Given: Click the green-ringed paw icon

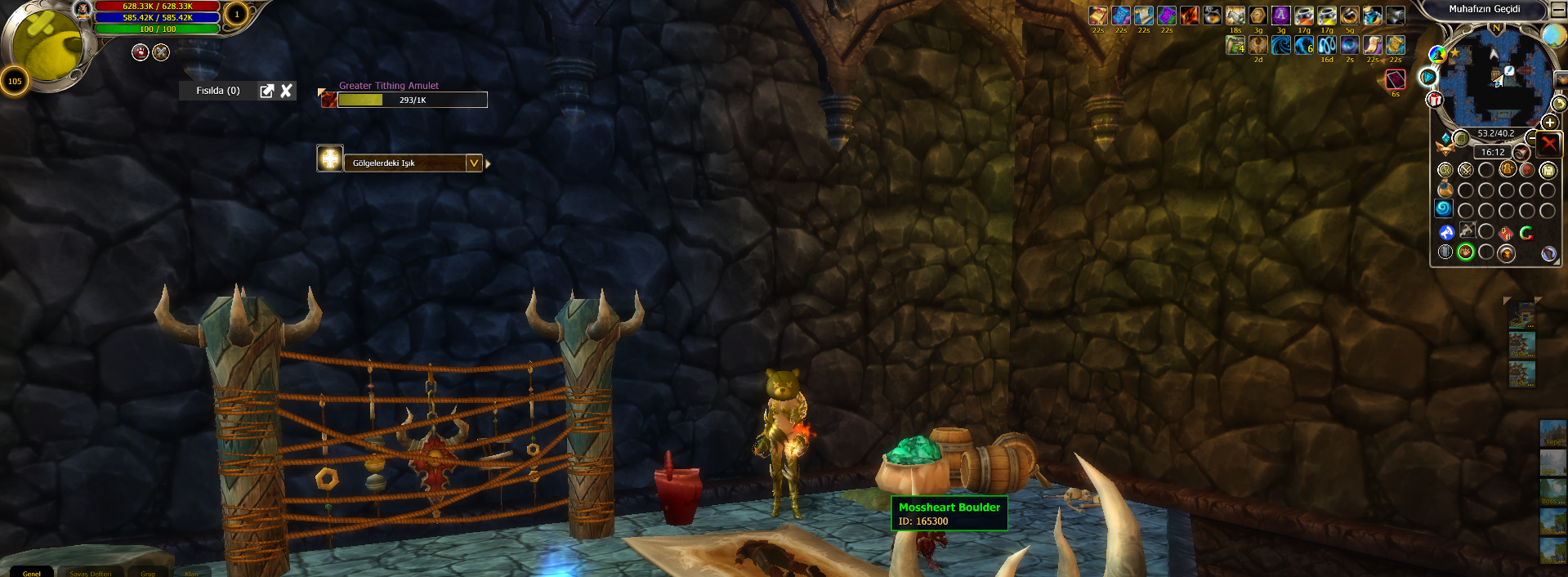Looking at the screenshot, I should [1466, 253].
